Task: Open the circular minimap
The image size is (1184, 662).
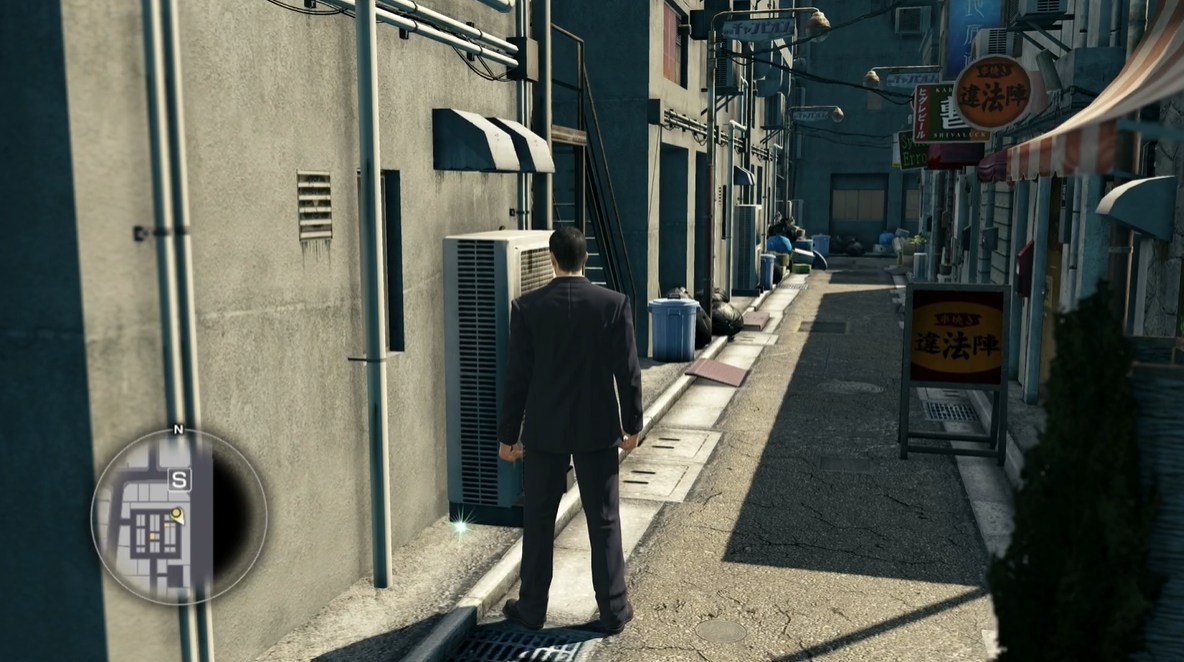Action: click(x=179, y=516)
